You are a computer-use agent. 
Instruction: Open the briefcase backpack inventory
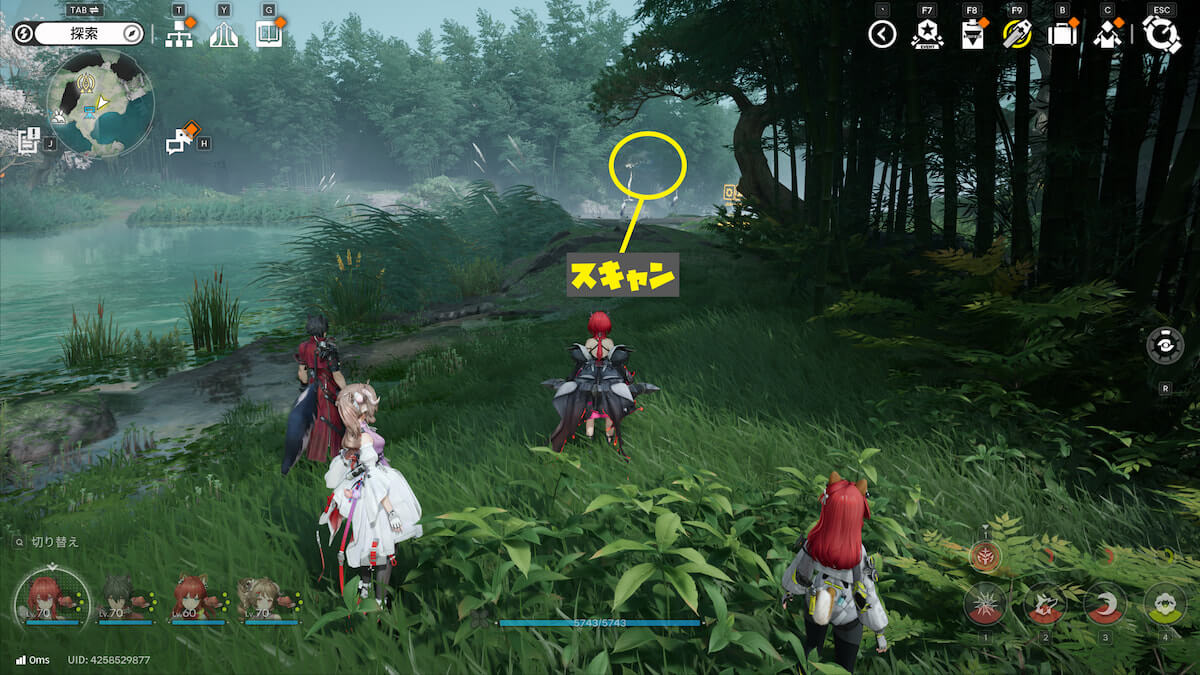[x=1061, y=35]
